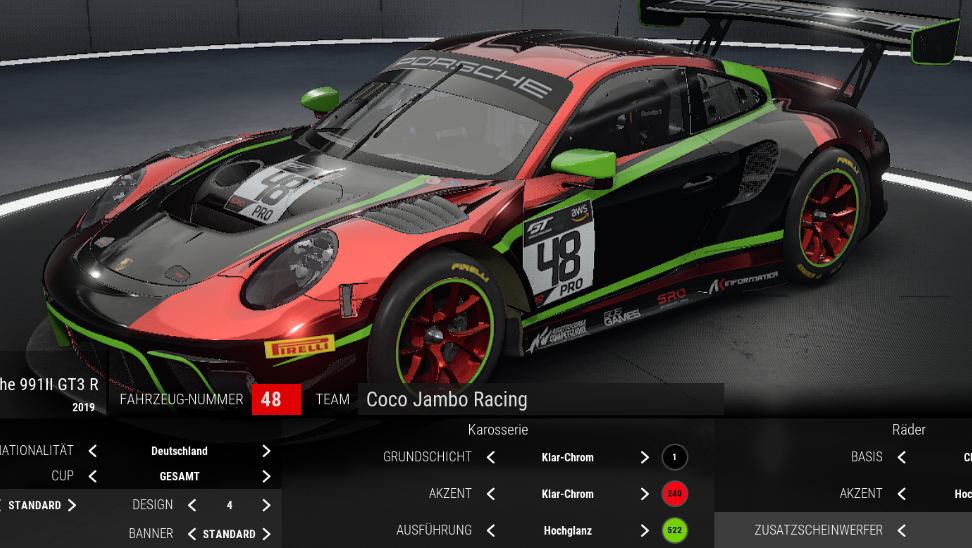Edit the car number 48 field

[x=271, y=399]
